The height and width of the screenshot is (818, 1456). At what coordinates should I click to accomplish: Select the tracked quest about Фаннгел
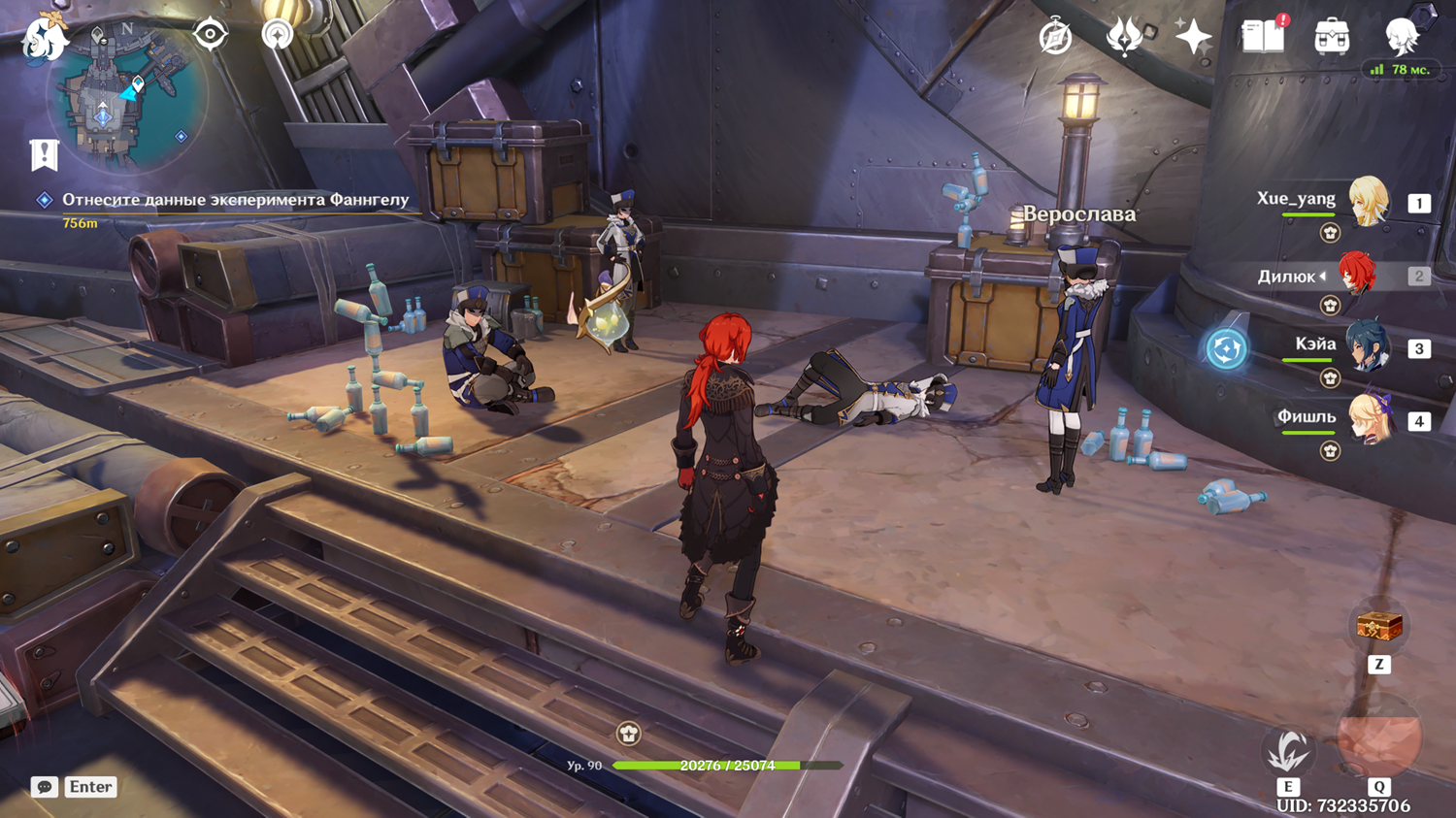(x=235, y=200)
